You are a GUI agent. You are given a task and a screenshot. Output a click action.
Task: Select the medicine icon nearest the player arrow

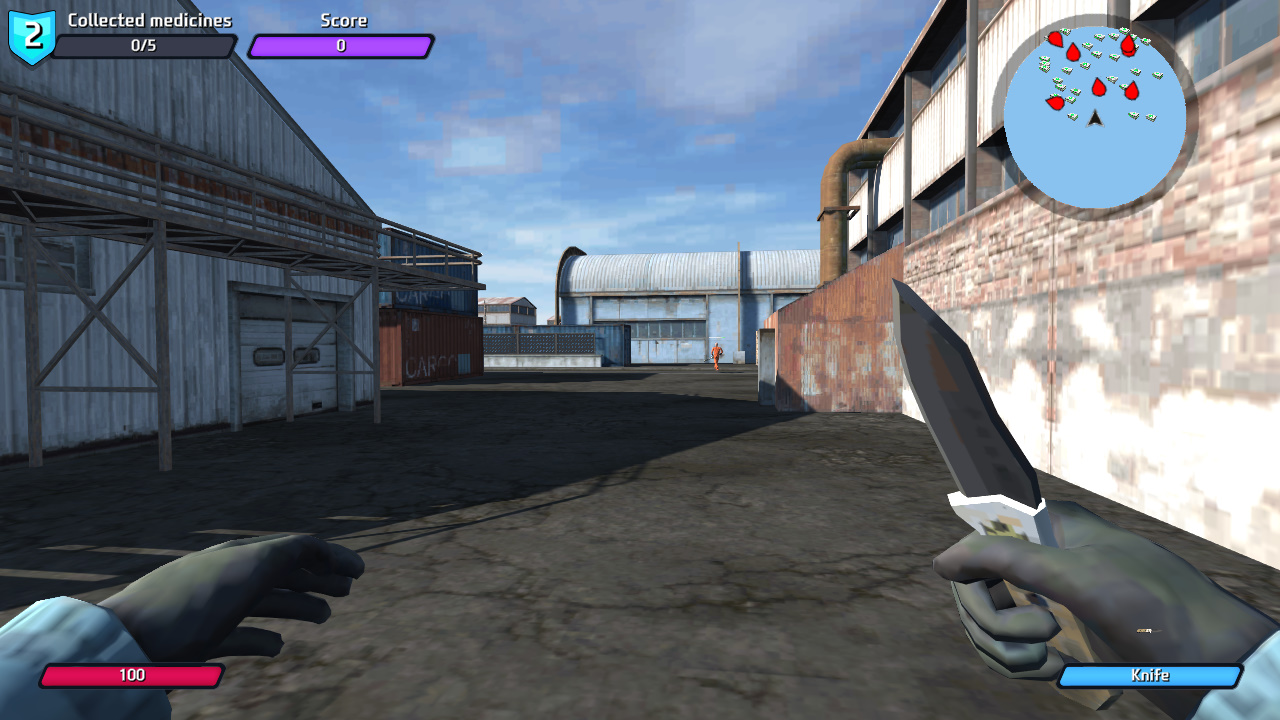pos(1072,116)
